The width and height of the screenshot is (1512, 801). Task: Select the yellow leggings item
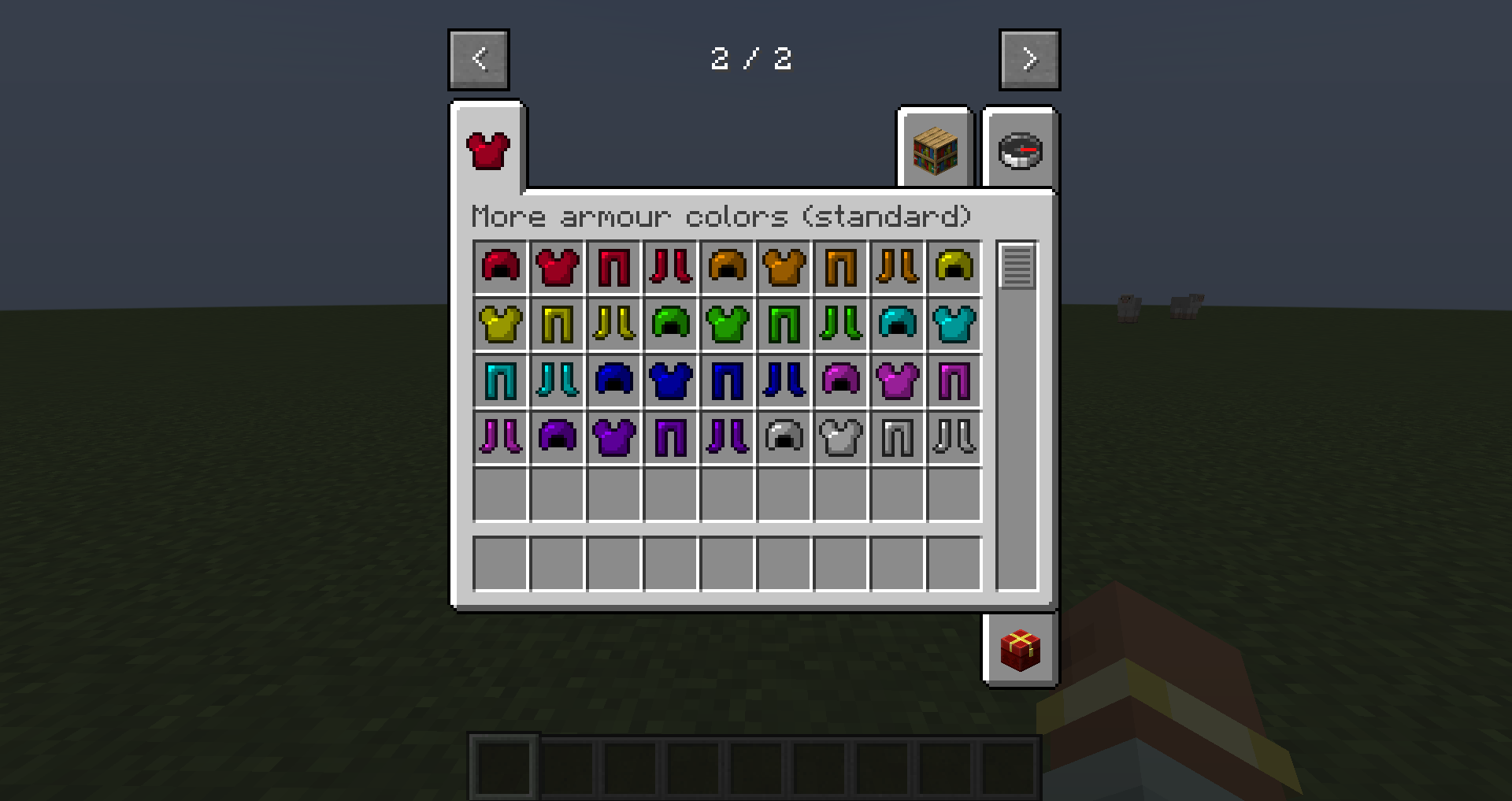[558, 324]
